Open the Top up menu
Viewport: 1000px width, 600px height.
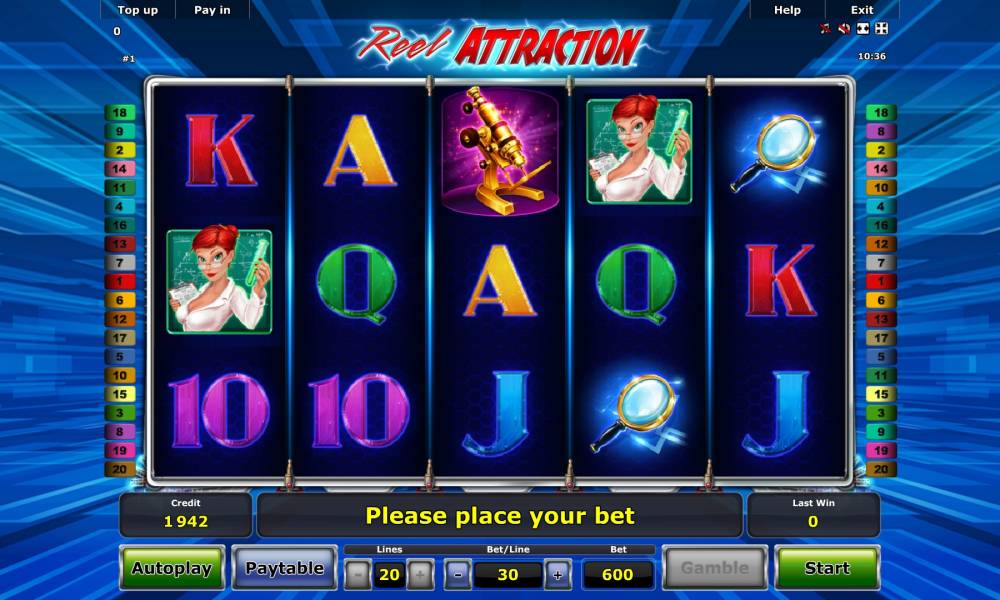(137, 10)
